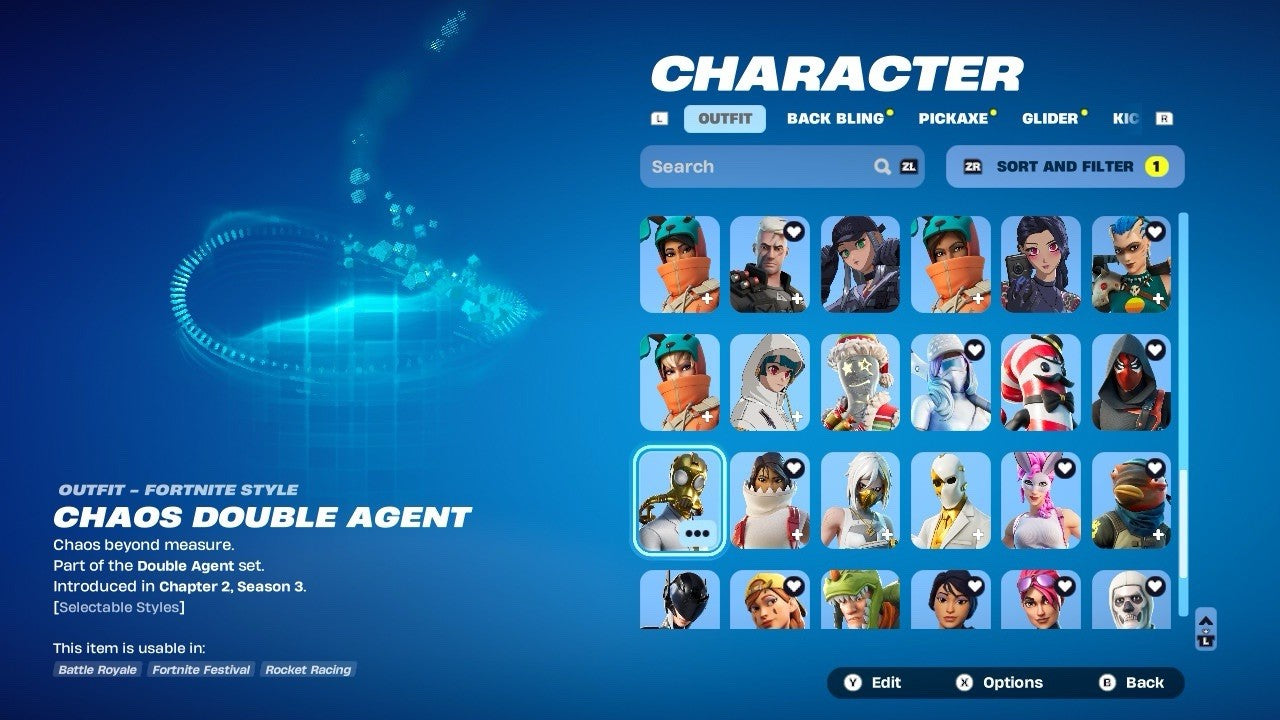Select the pink bunny ears outfit
The width and height of the screenshot is (1280, 720).
click(1041, 500)
